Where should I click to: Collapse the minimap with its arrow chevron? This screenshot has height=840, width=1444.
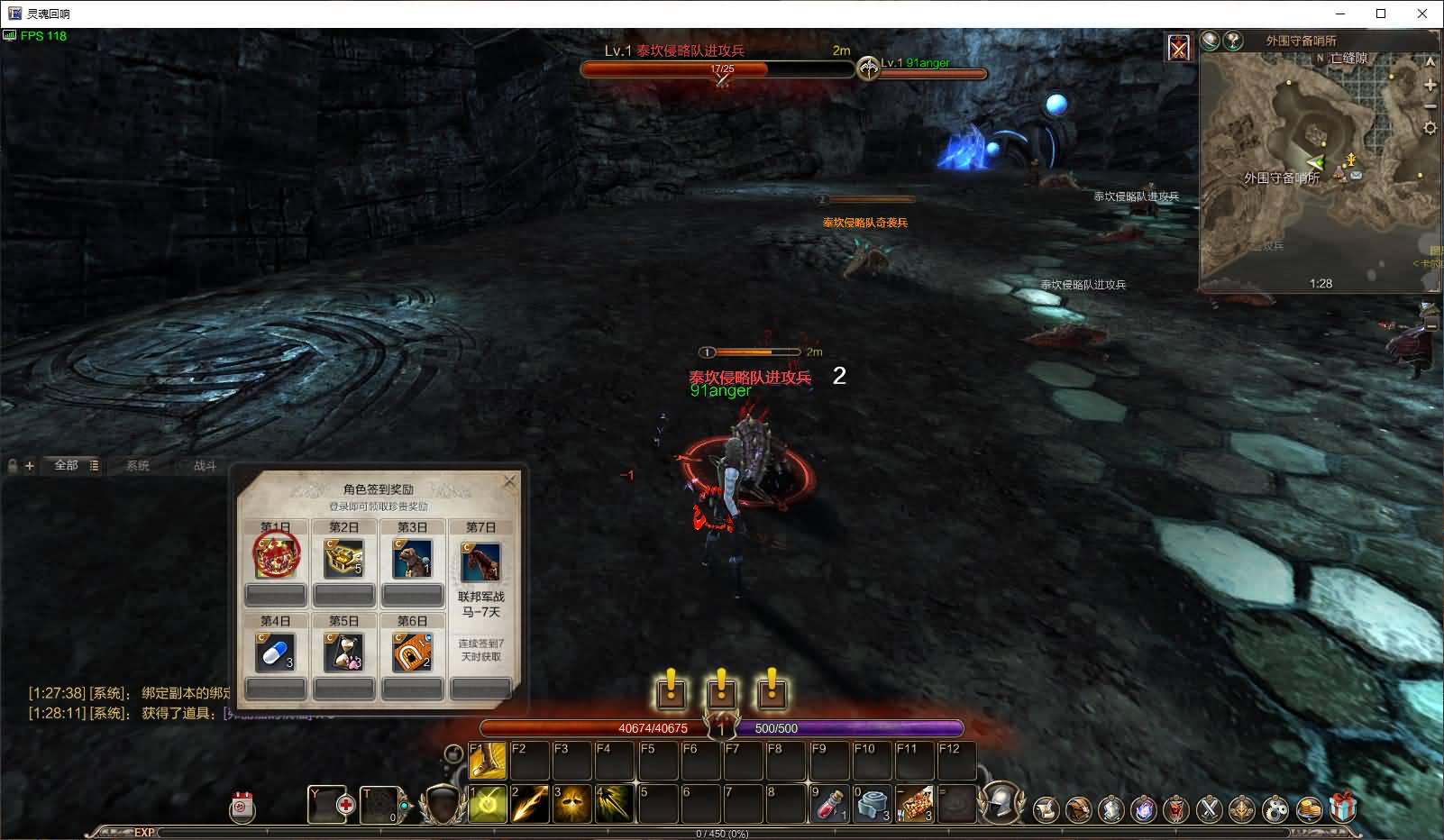click(1430, 61)
